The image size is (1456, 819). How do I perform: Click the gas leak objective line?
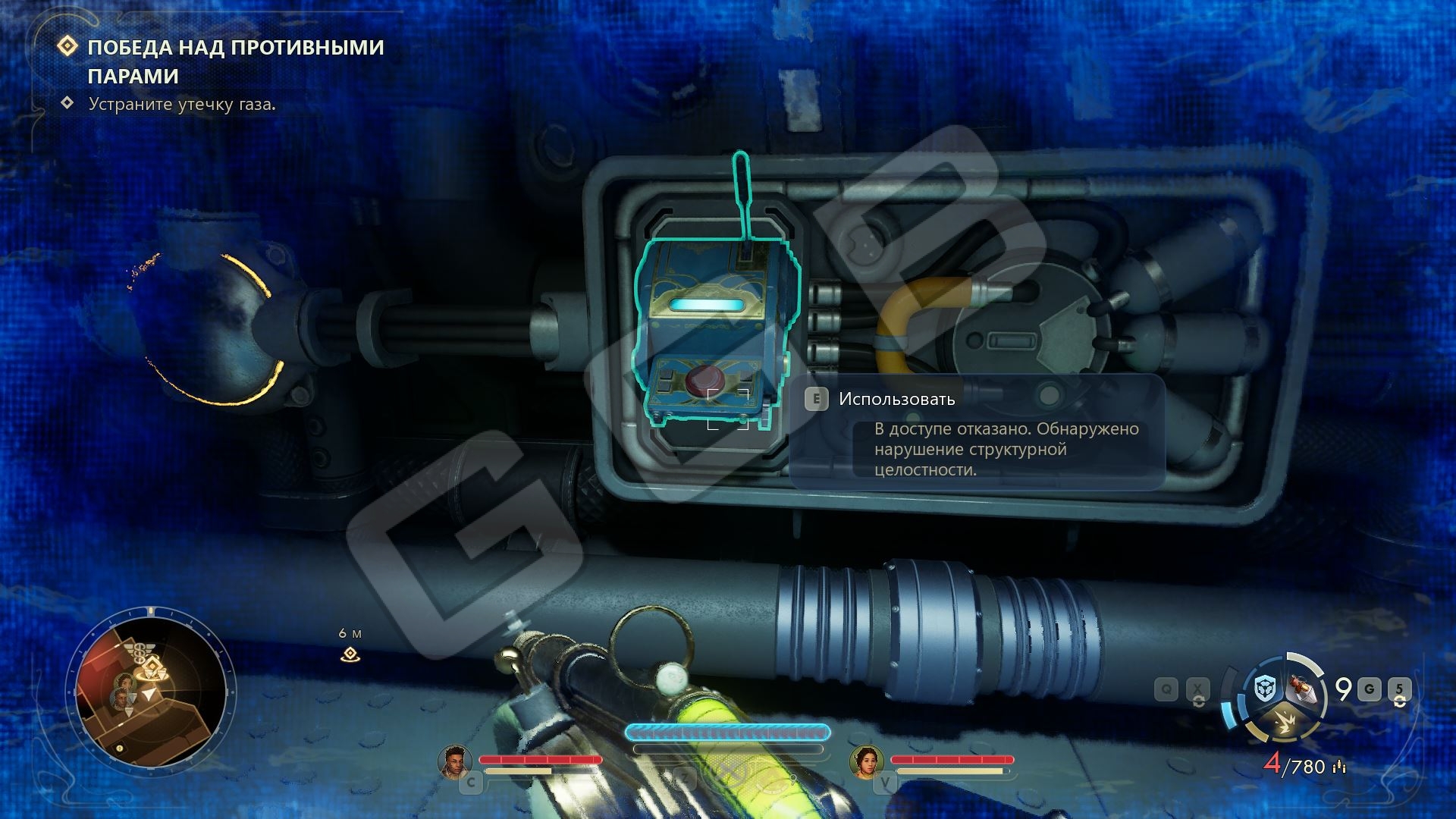coord(182,104)
